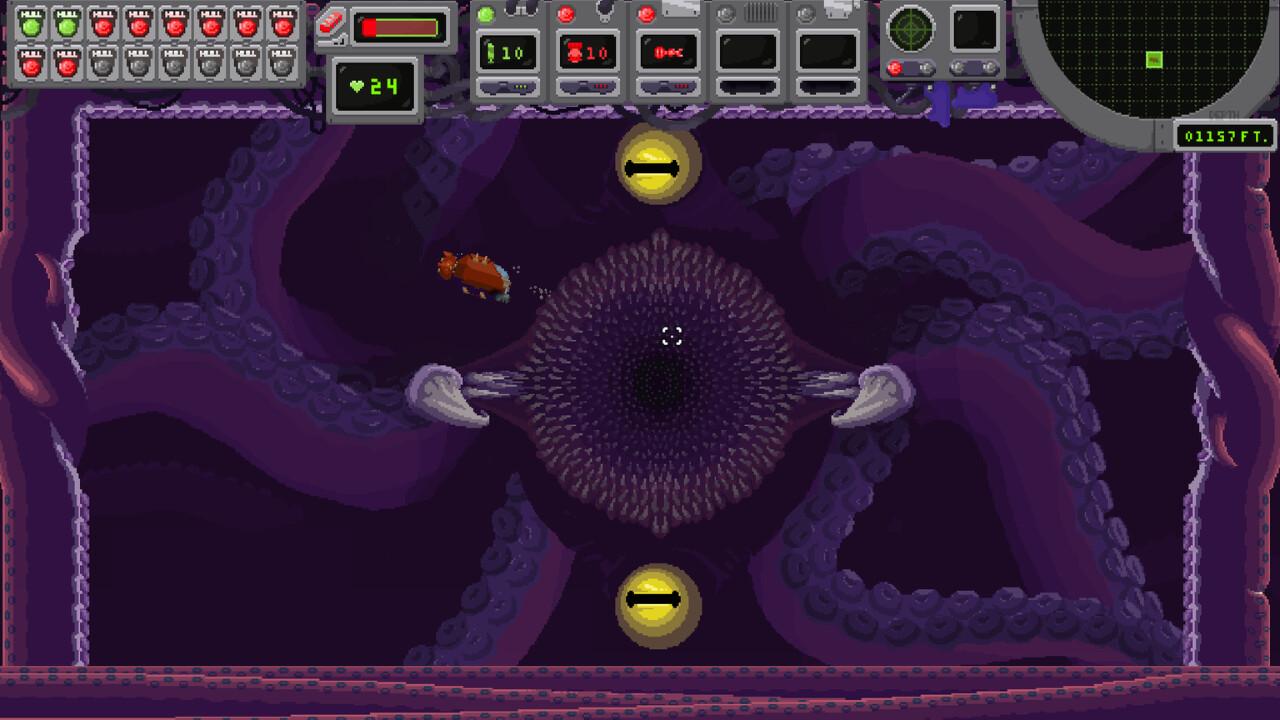Select the torpedo ammo slot showing 10

click(590, 55)
